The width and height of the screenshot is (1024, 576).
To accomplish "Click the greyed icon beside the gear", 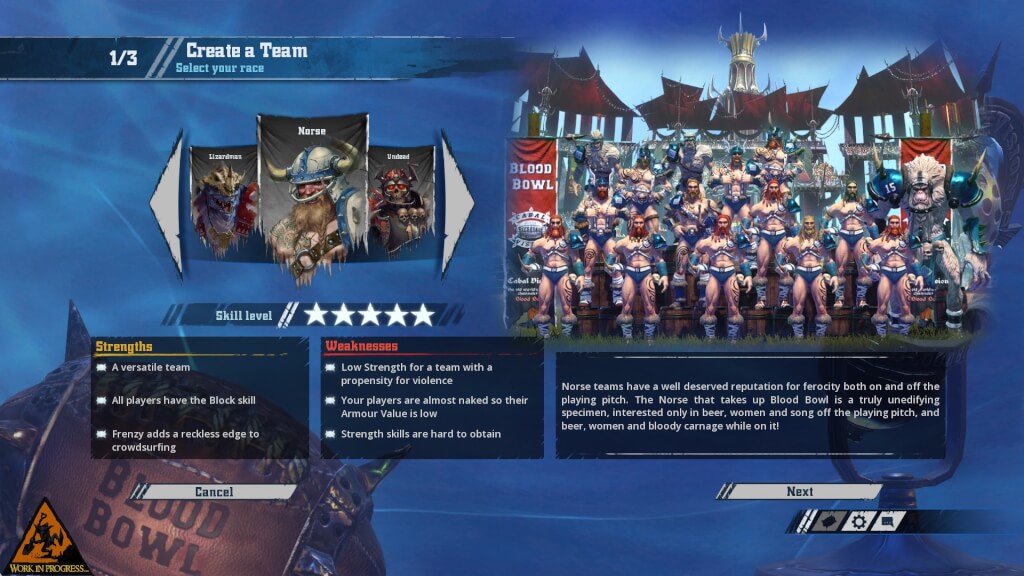I will [x=828, y=521].
